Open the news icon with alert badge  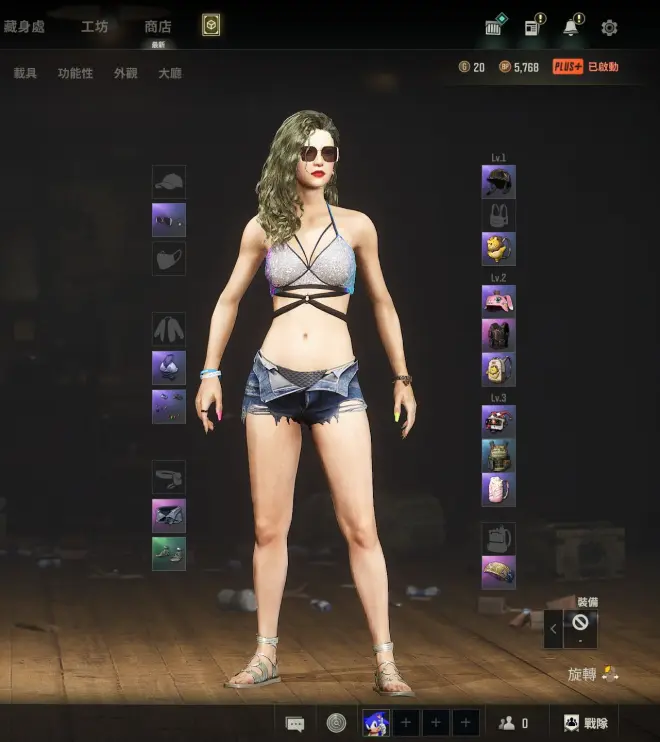tap(532, 27)
